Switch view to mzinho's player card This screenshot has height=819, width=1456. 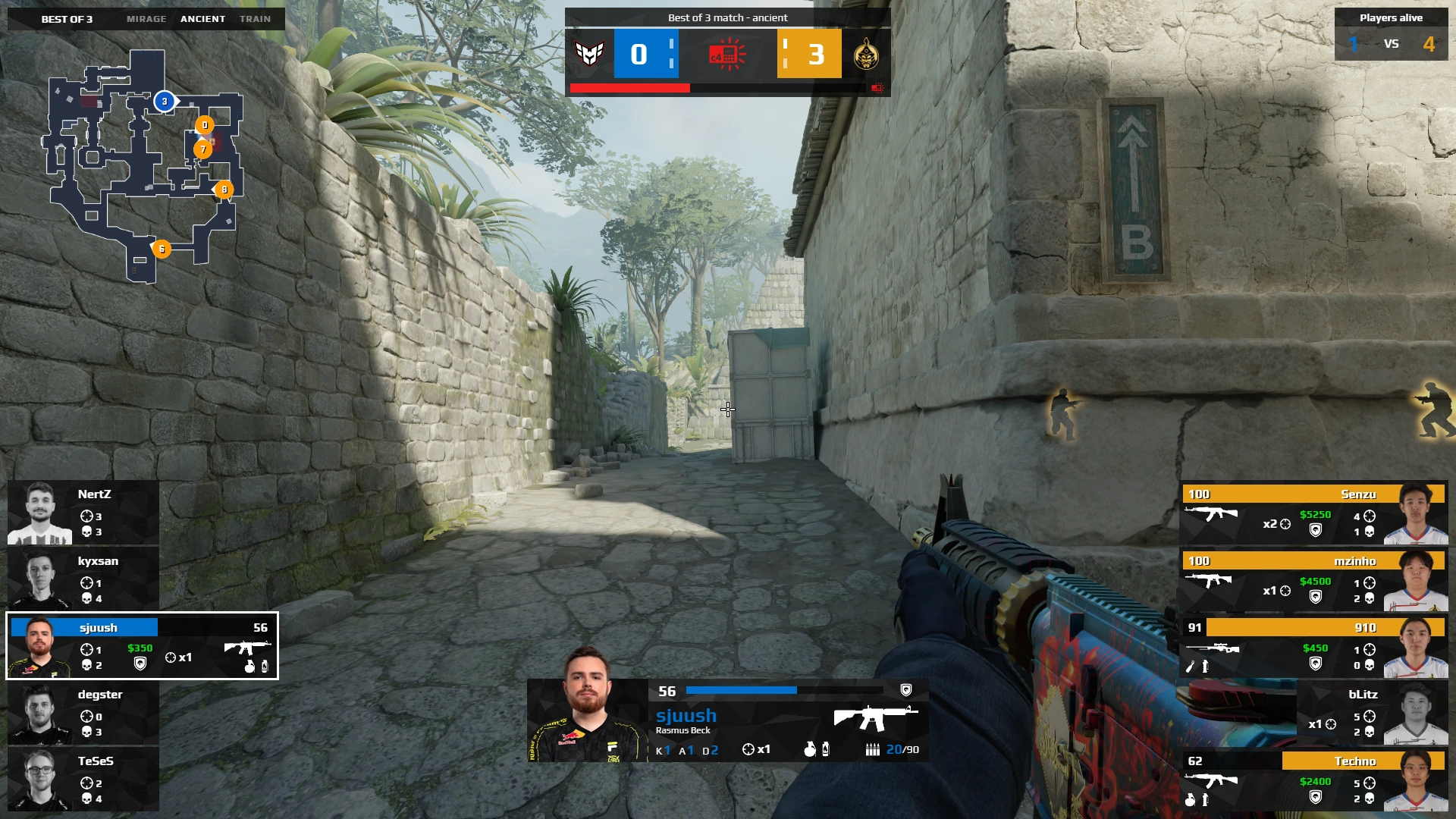point(1313,579)
